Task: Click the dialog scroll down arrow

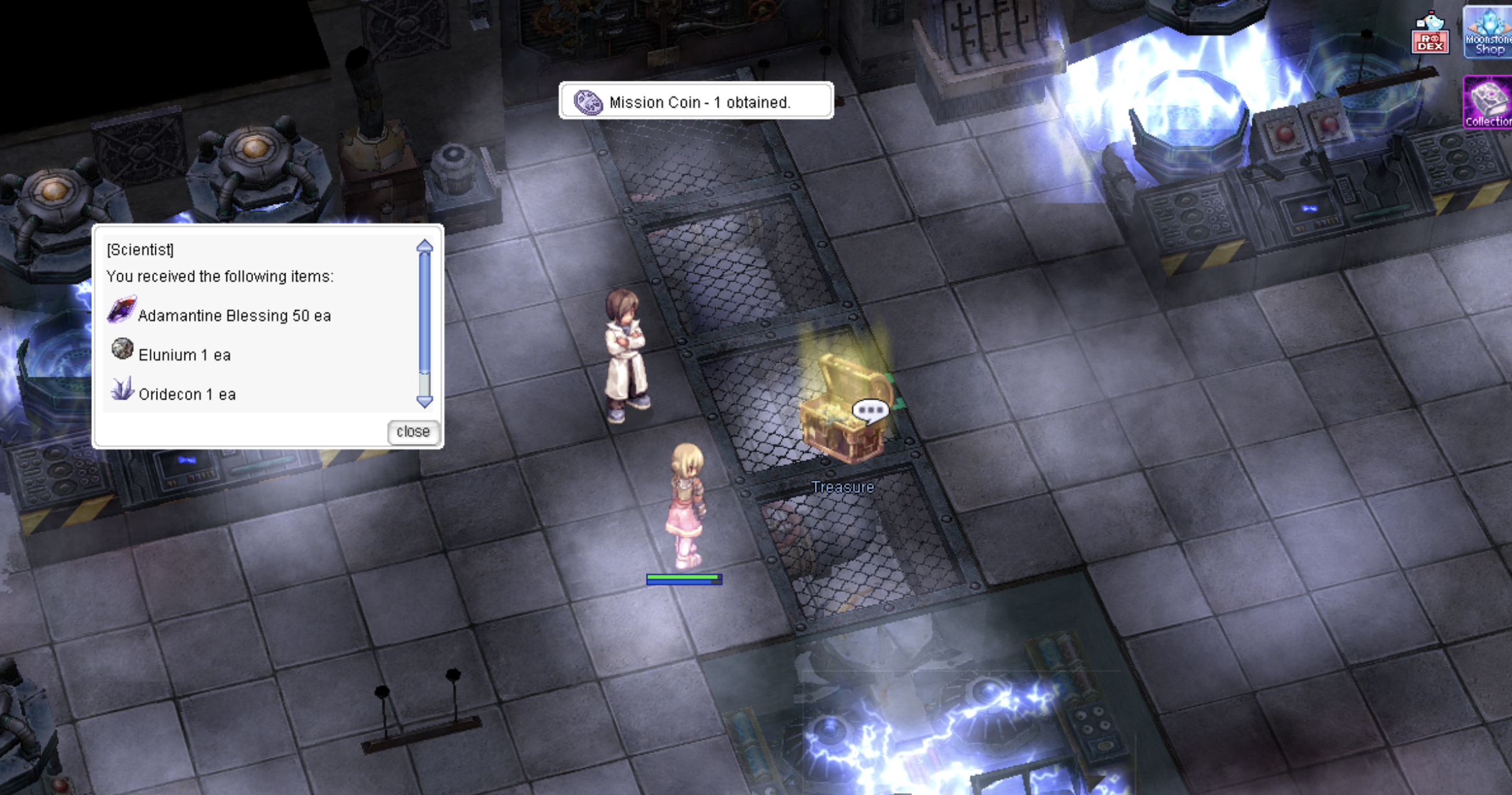Action: click(425, 402)
